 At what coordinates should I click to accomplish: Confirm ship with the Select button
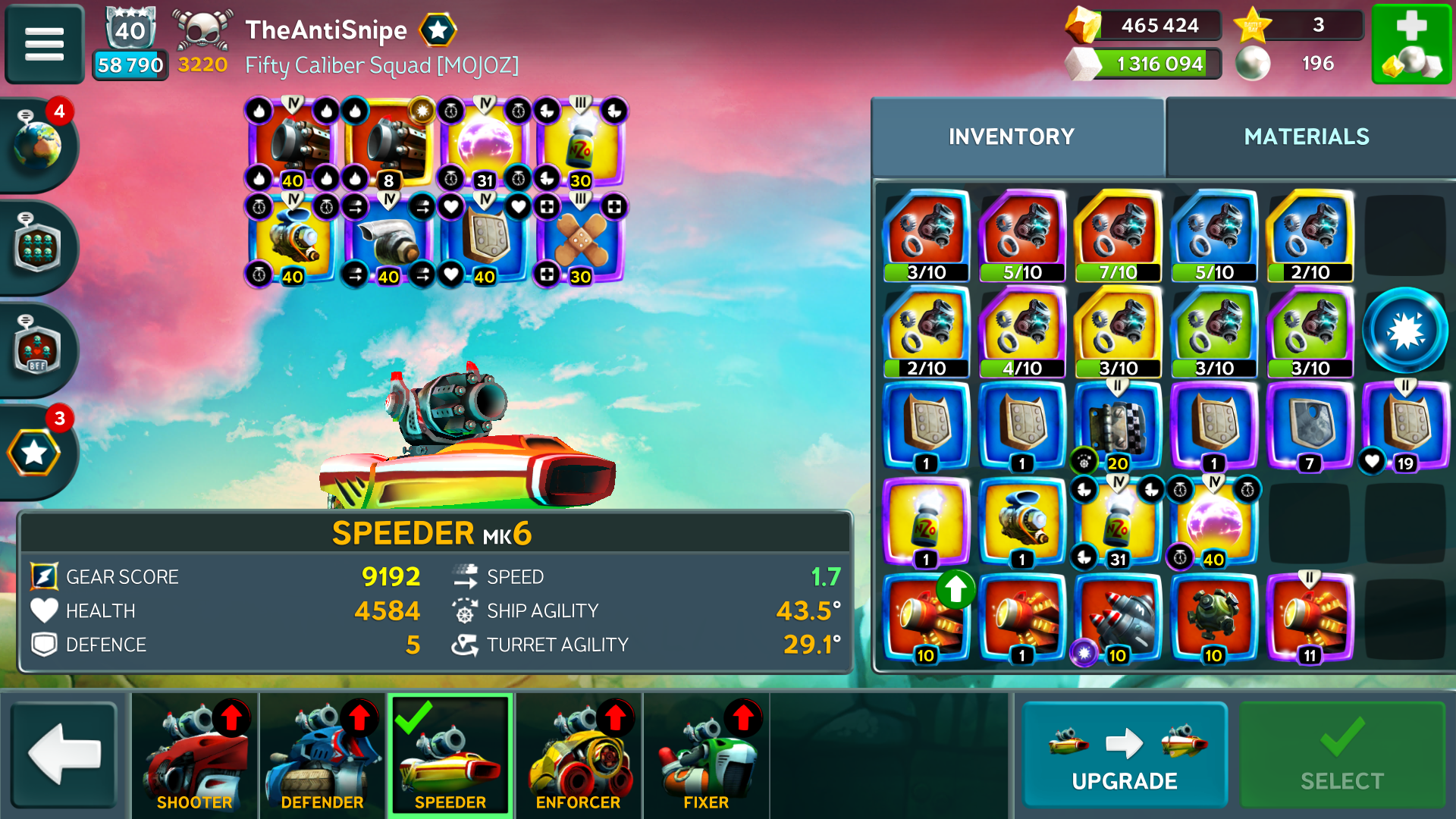1341,755
